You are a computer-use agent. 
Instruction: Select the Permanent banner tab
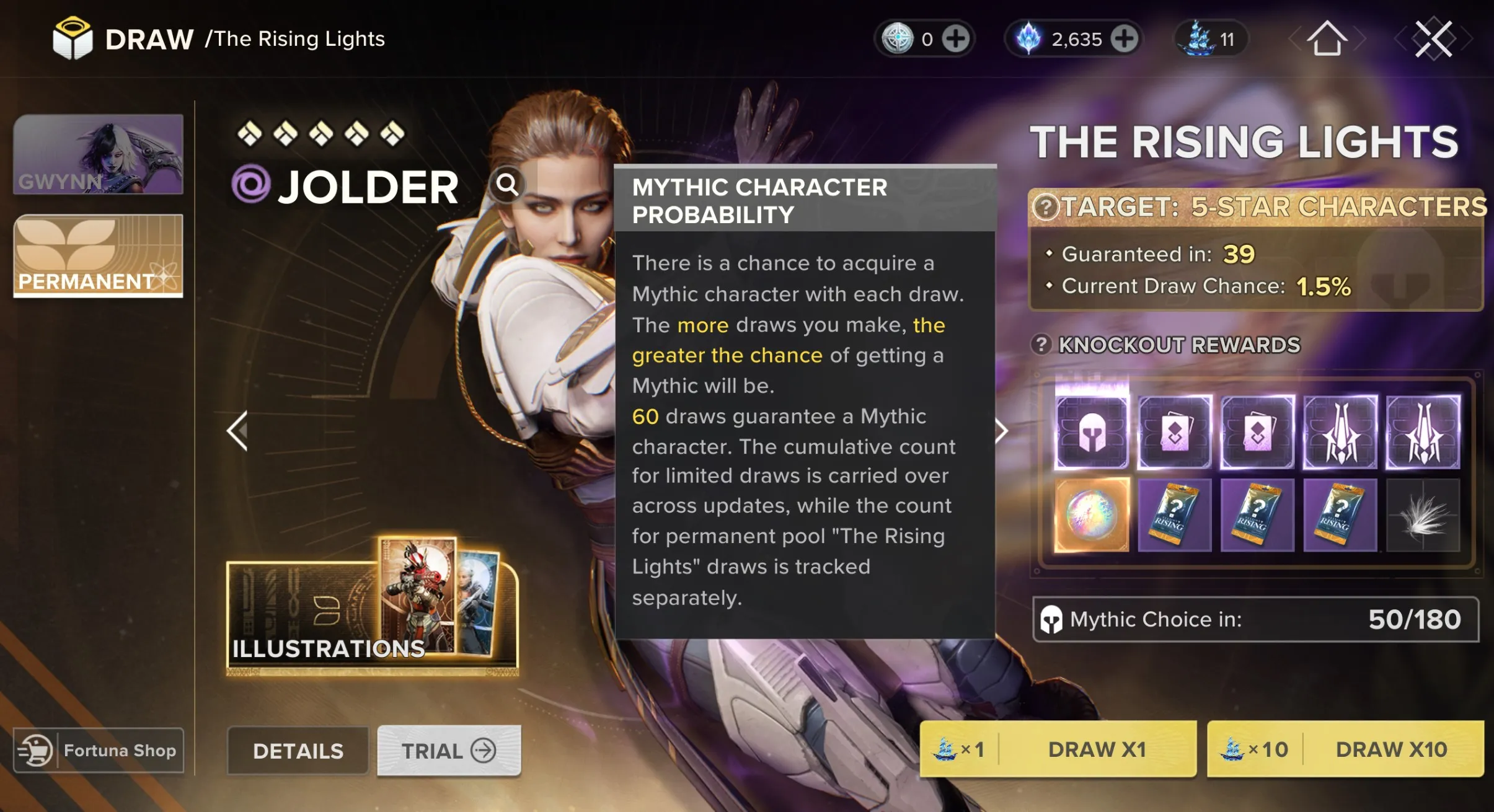(98, 256)
